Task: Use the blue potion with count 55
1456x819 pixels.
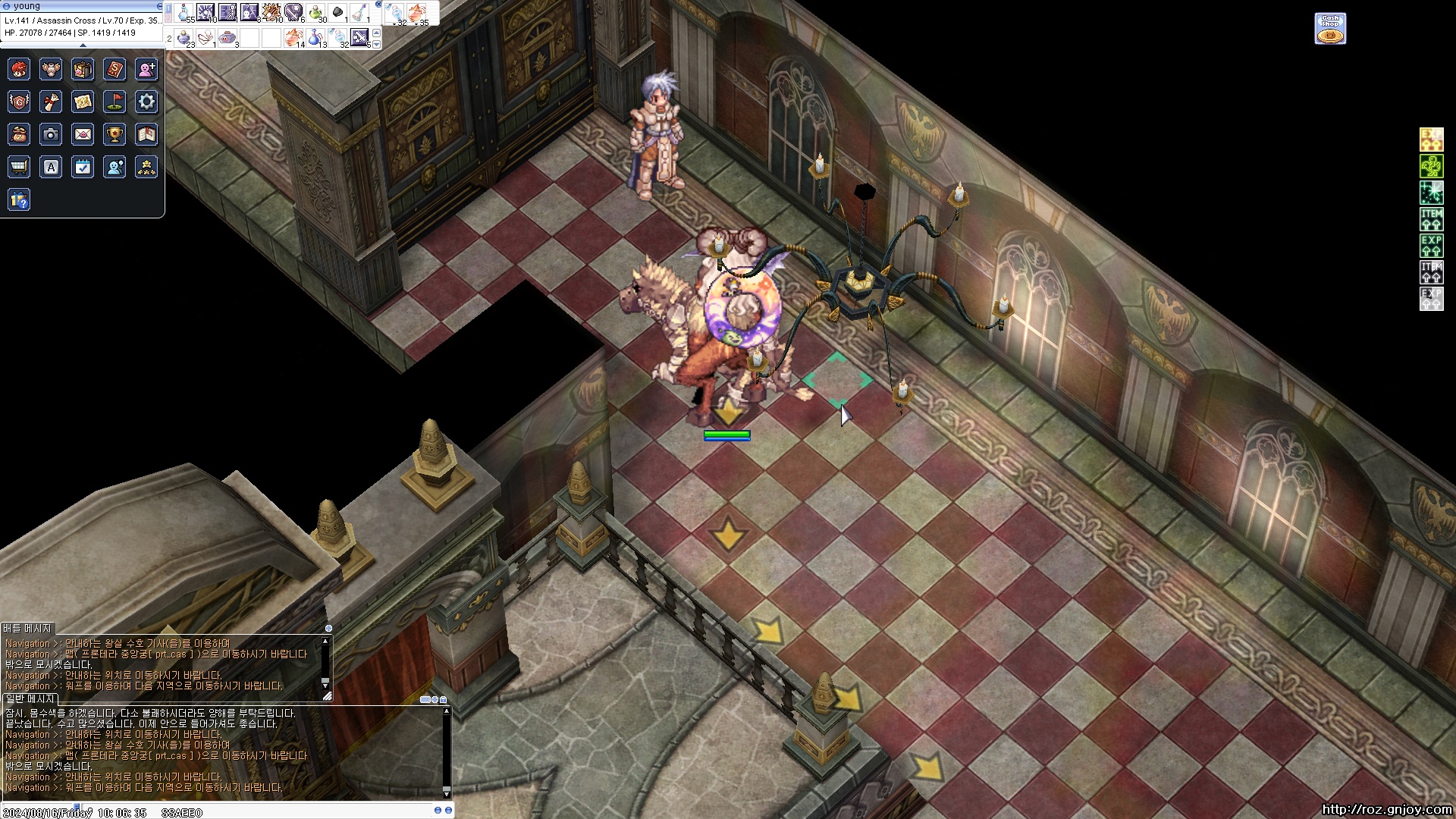Action: [184, 13]
